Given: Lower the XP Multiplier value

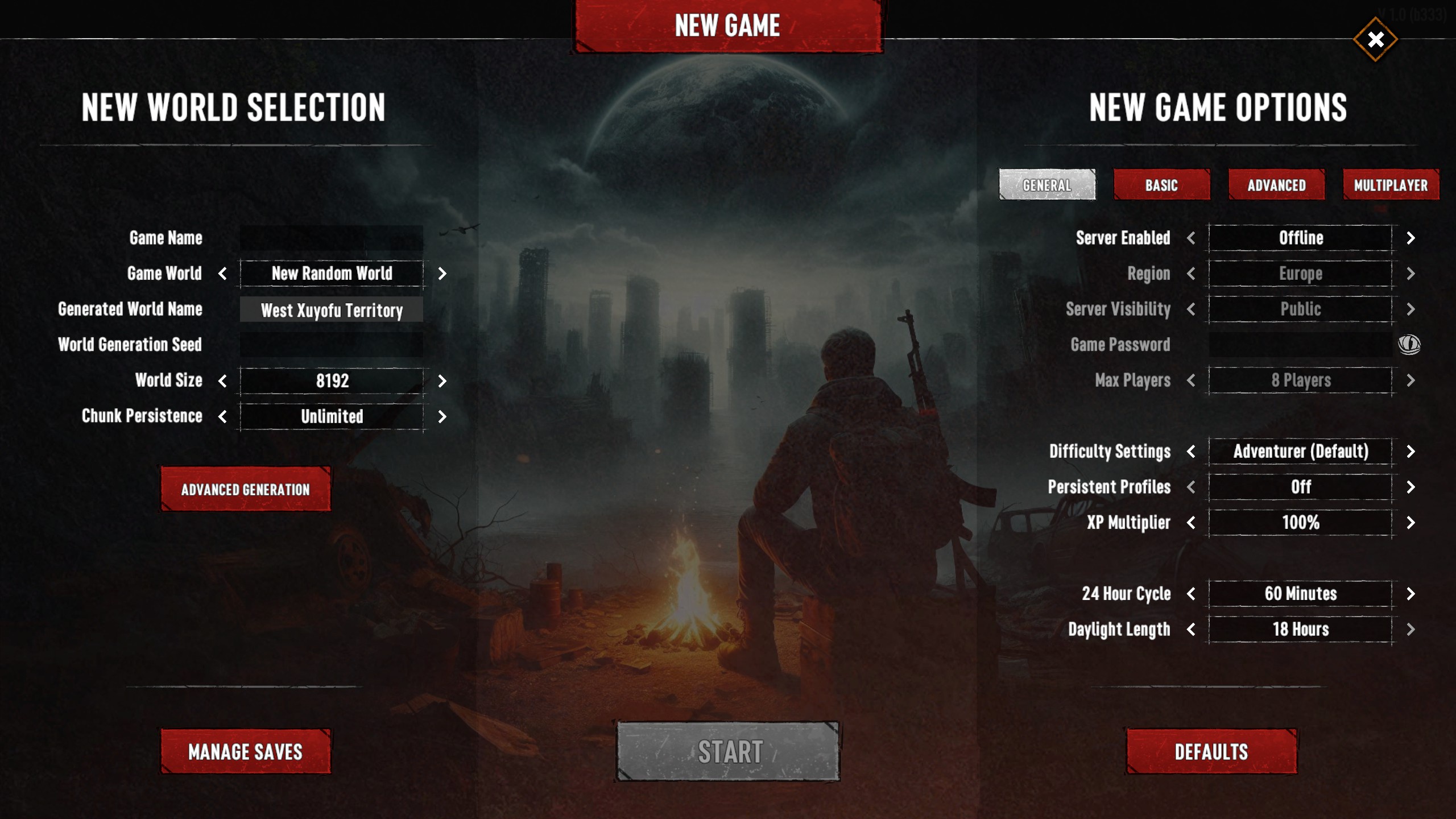Looking at the screenshot, I should pyautogui.click(x=1191, y=523).
